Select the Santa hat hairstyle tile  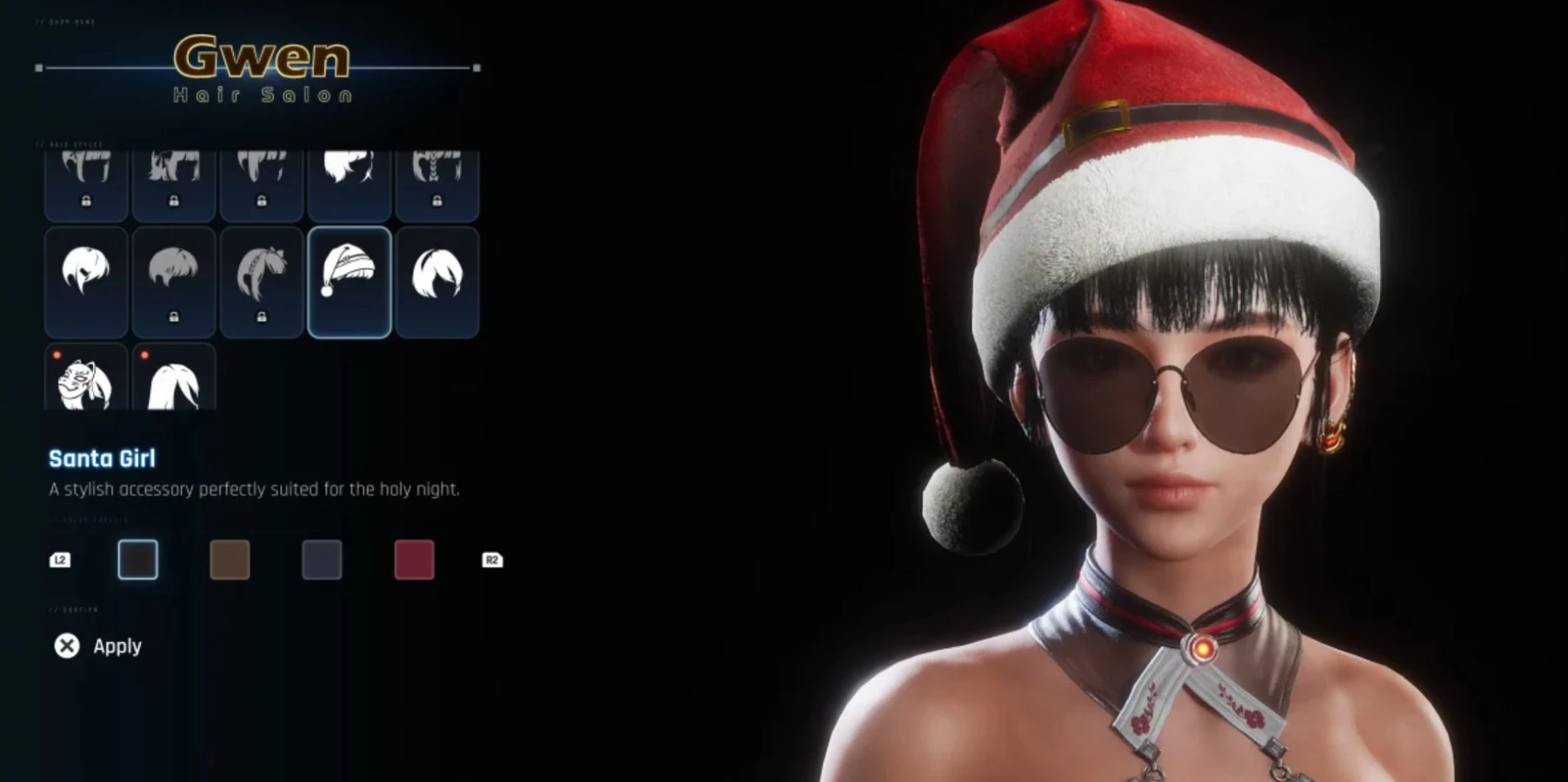349,281
